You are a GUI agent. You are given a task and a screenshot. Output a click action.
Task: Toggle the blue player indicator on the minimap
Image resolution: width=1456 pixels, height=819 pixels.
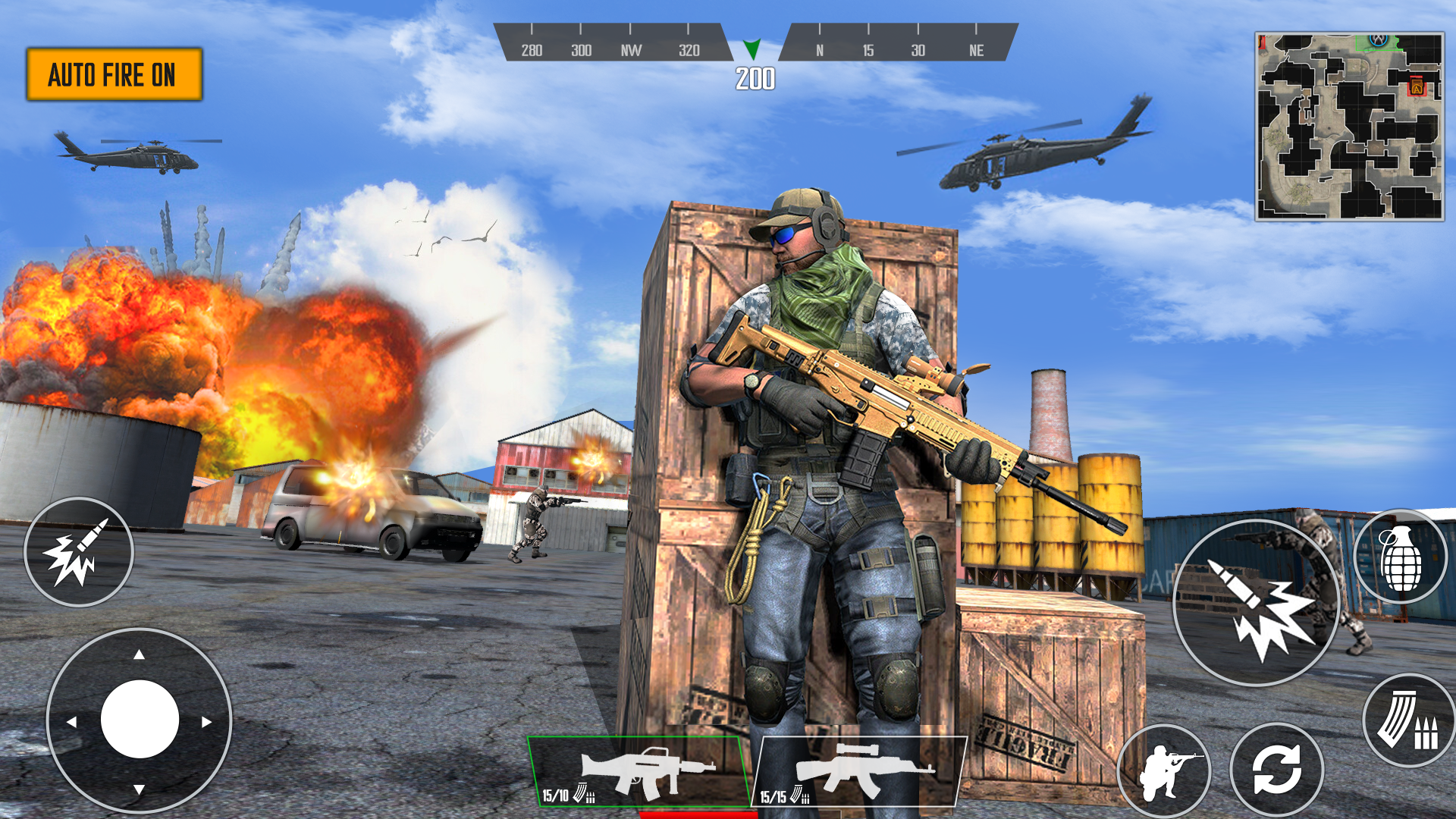pyautogui.click(x=1378, y=41)
